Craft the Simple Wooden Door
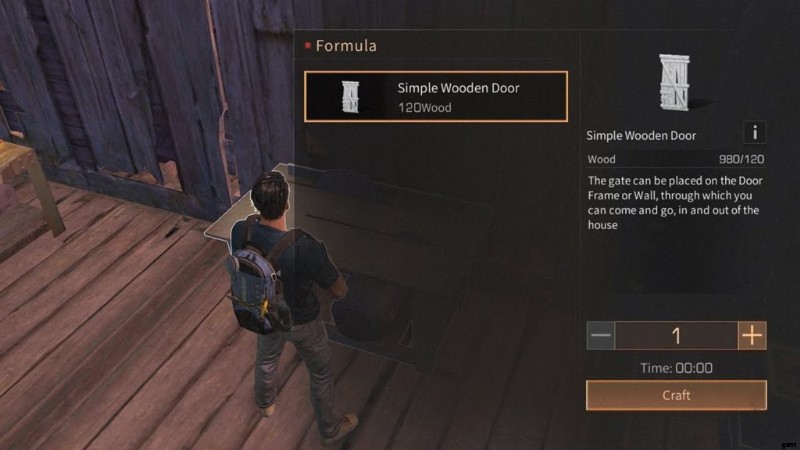800x450 pixels. 676,395
